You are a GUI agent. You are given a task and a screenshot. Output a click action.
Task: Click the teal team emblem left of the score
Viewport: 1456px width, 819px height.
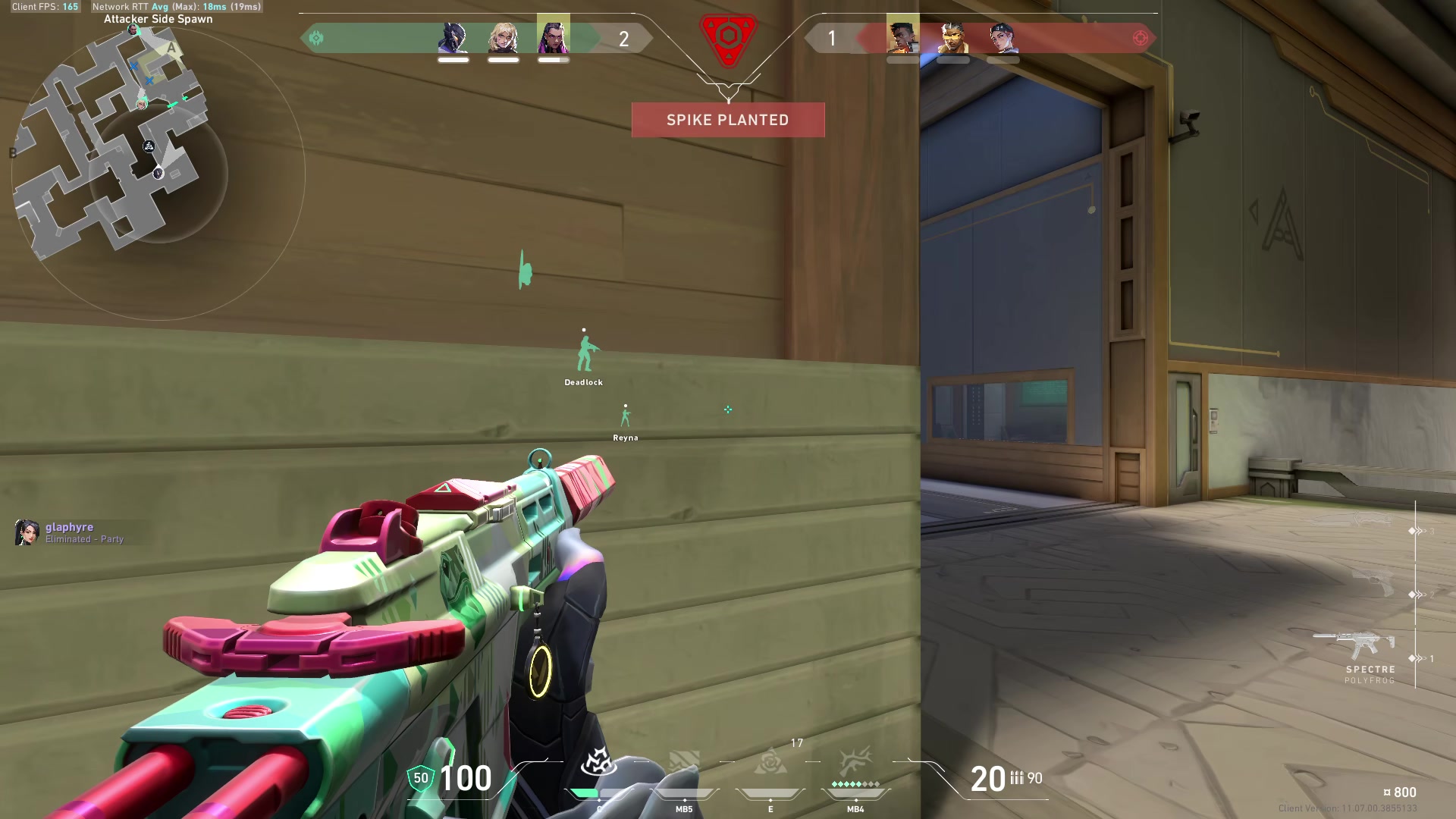316,36
